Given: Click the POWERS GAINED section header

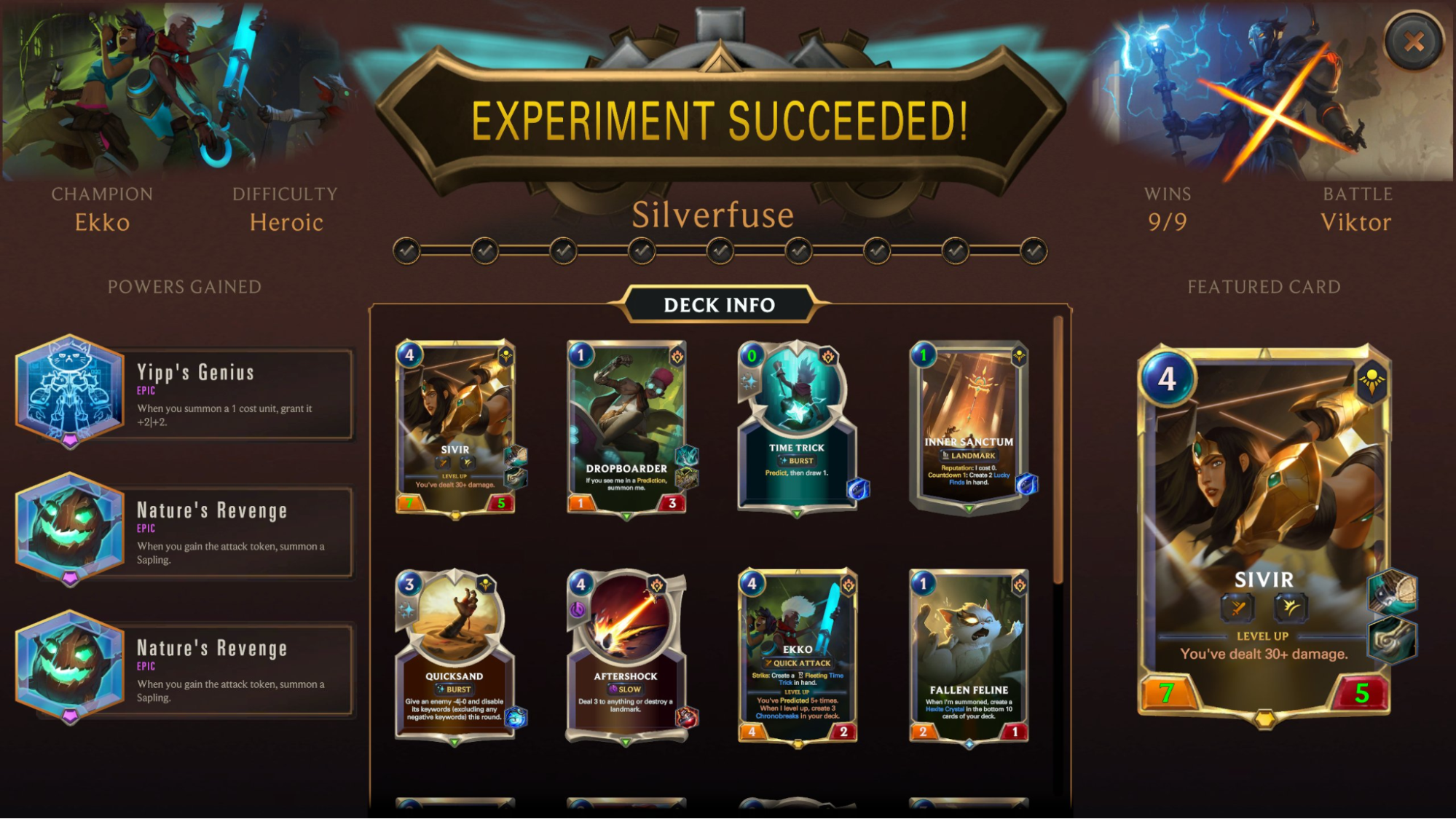Looking at the screenshot, I should 184,287.
